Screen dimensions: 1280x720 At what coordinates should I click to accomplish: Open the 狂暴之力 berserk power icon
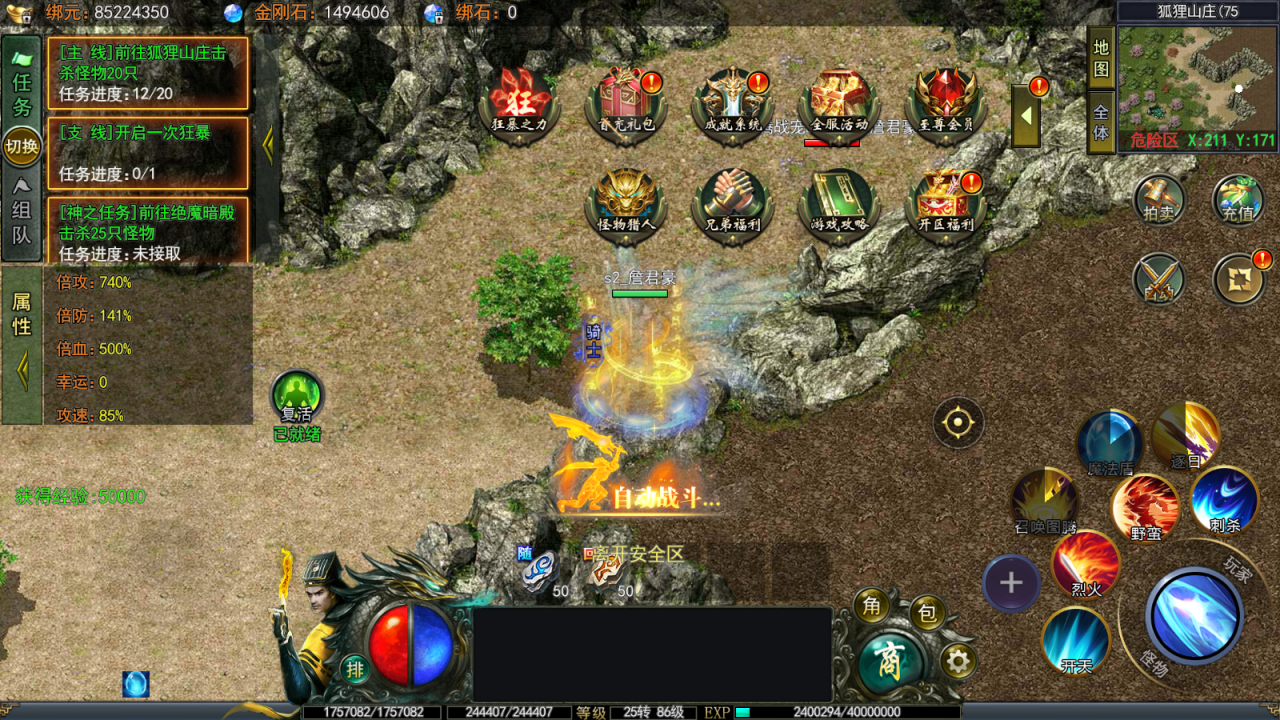tap(519, 102)
